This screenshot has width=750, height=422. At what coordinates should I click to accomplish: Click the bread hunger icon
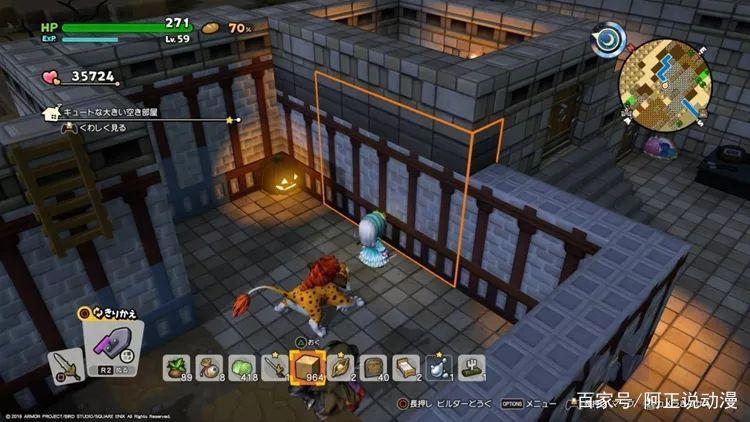coord(211,27)
